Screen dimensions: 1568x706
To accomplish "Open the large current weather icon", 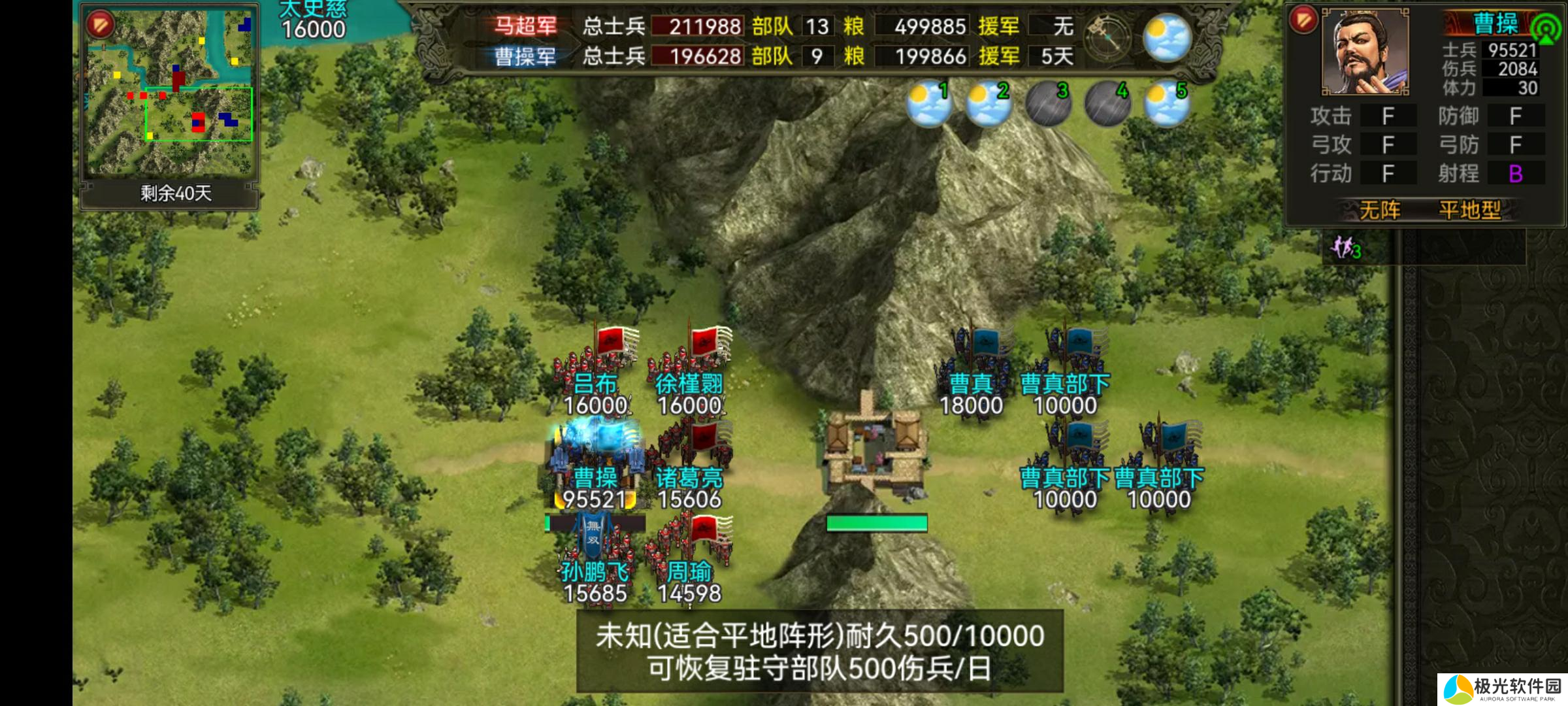I will tap(1167, 36).
